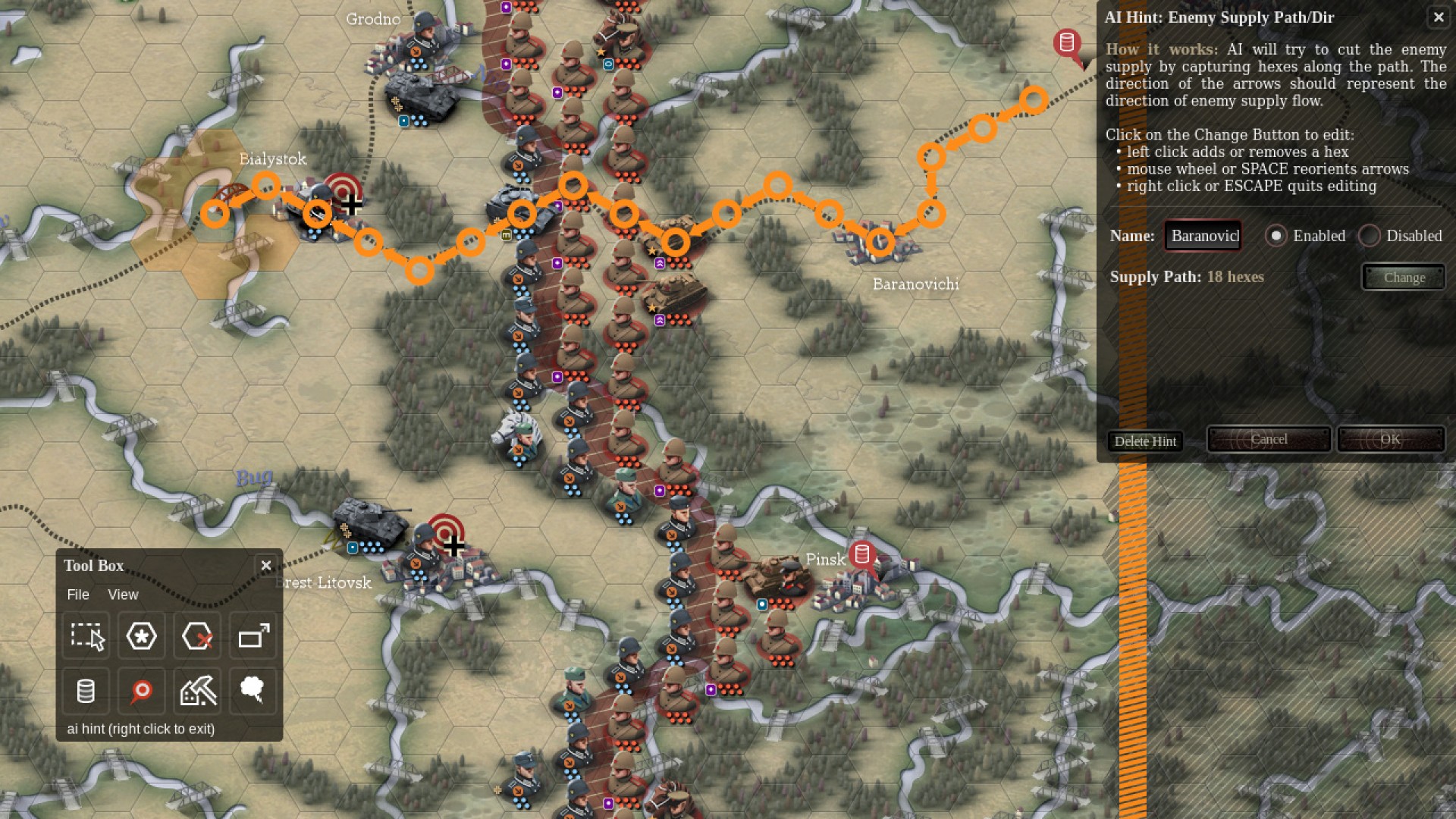Viewport: 1456px width, 819px height.
Task: Select the rectangle with arrow resize tool
Action: coord(253,636)
